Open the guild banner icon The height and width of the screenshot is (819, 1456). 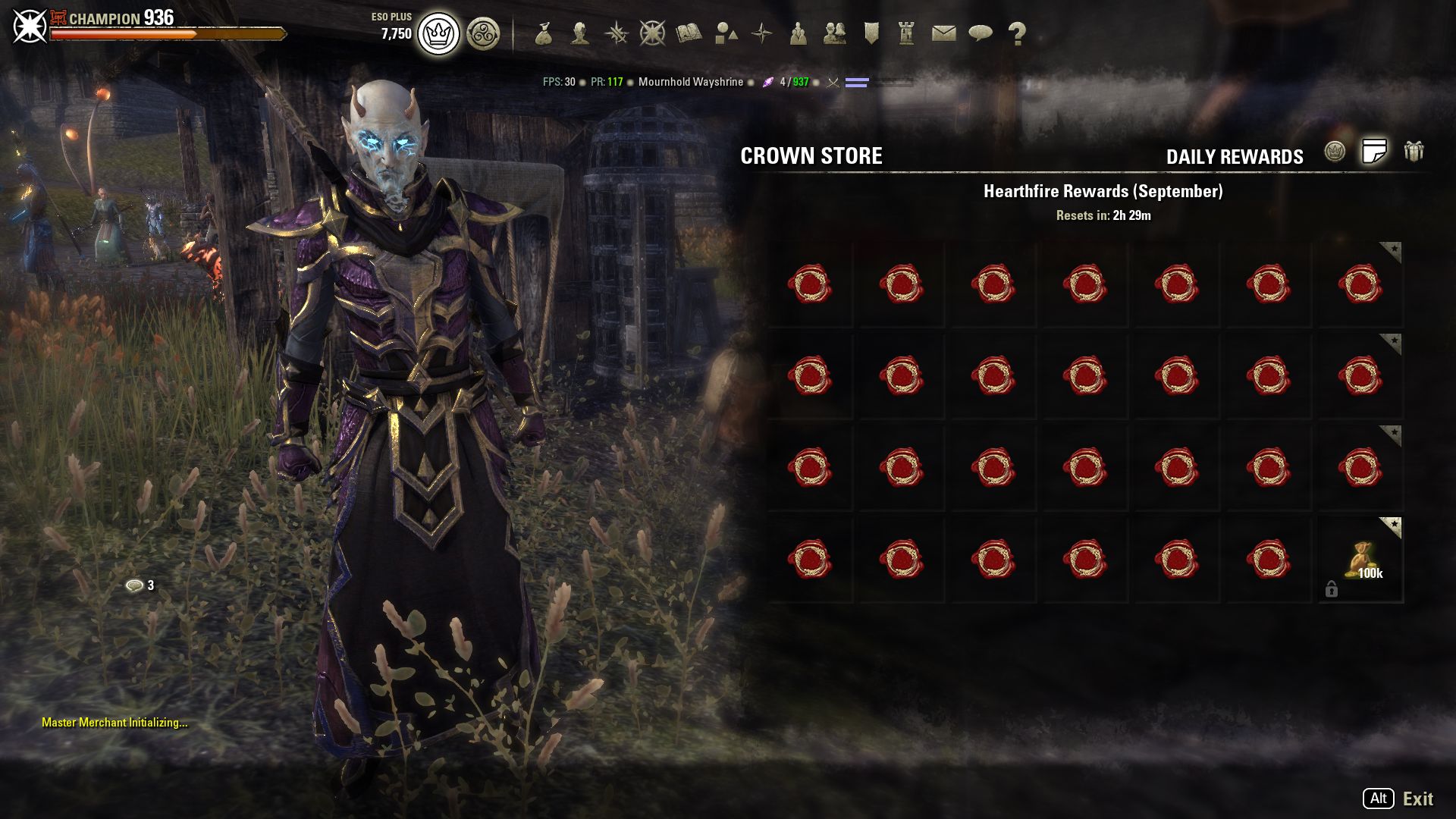[871, 33]
